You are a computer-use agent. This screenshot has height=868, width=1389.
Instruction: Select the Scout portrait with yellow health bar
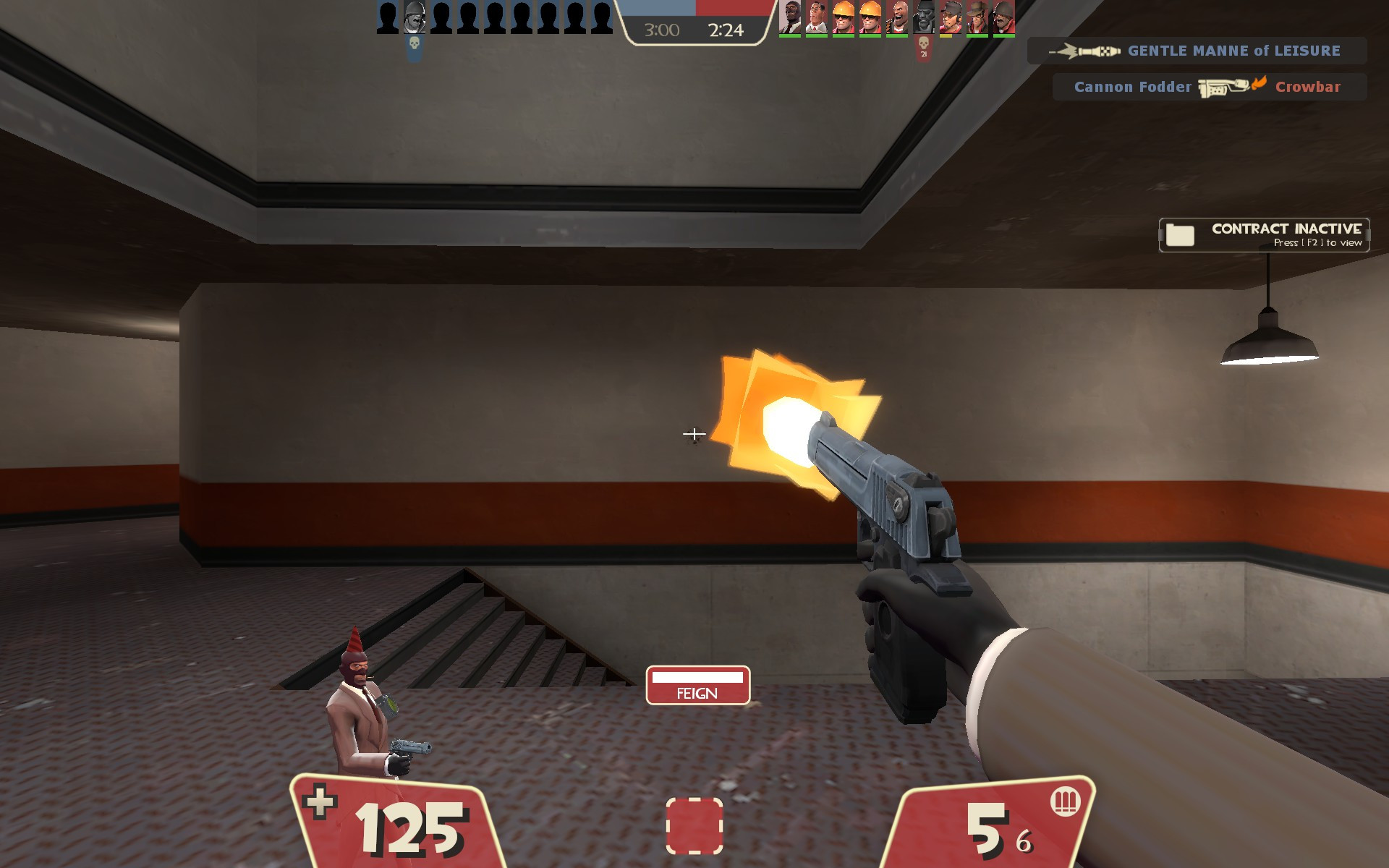coord(950,18)
